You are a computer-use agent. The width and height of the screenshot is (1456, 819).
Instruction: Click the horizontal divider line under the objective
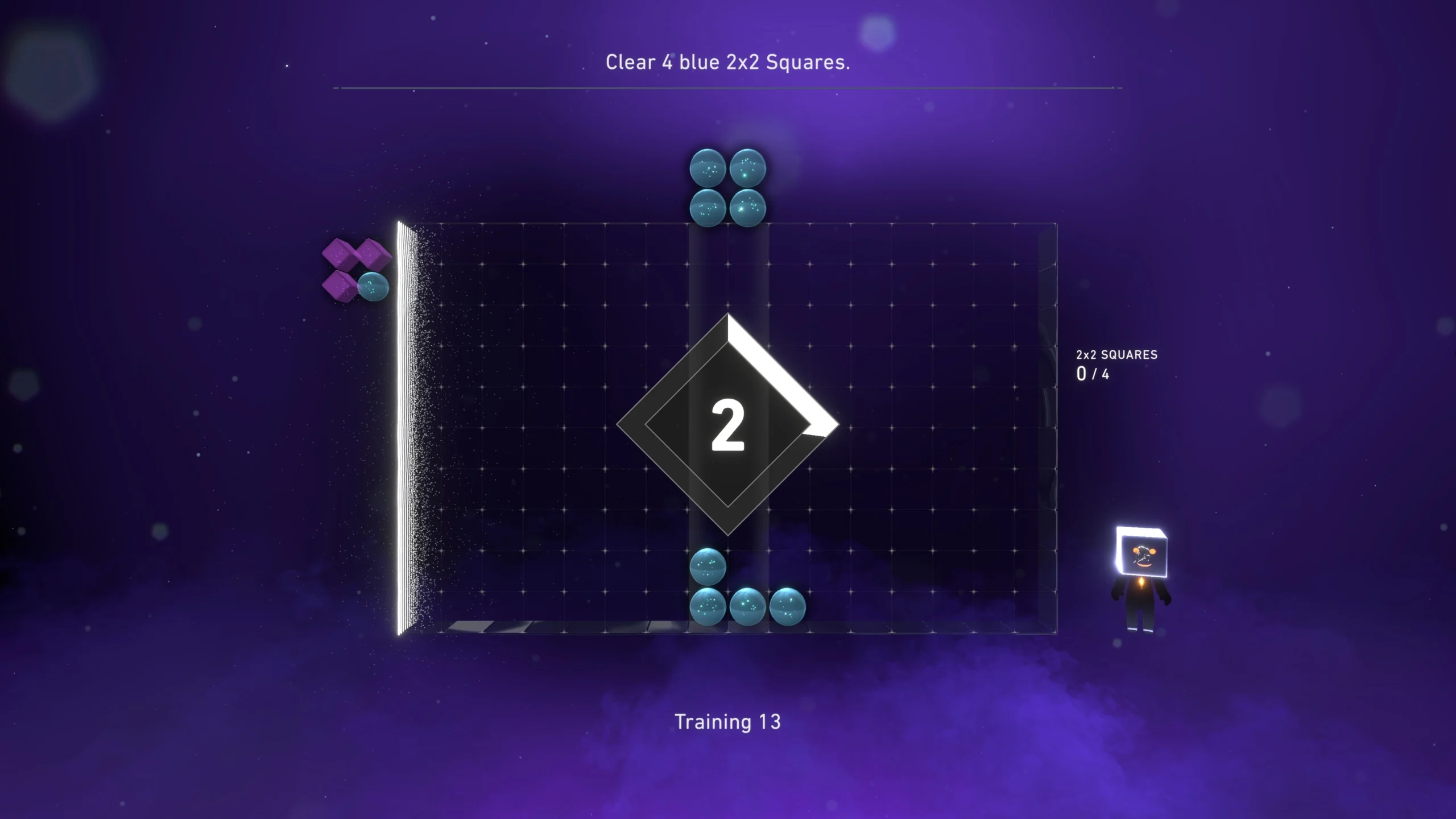[728, 88]
